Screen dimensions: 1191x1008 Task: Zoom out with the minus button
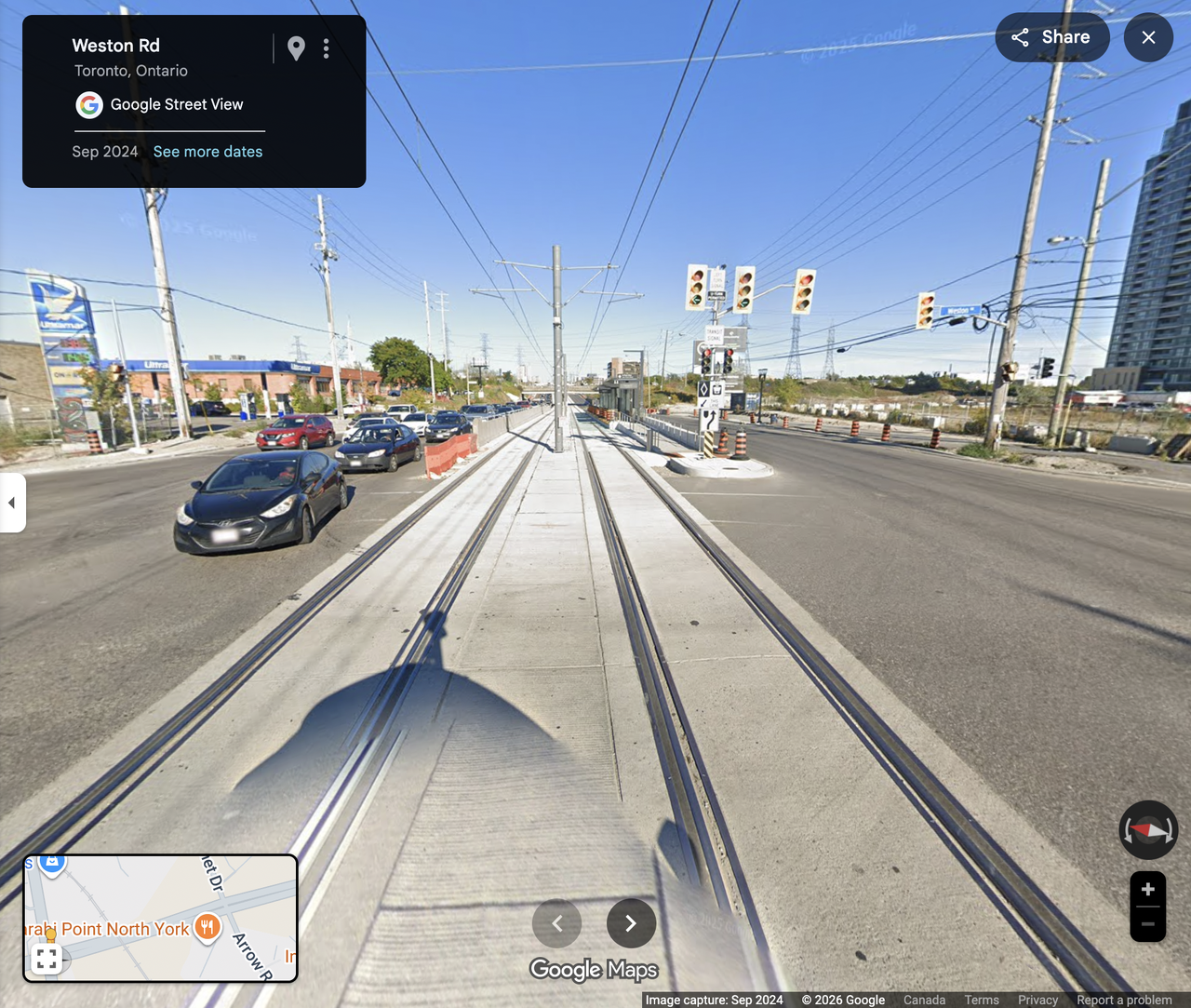click(1147, 924)
